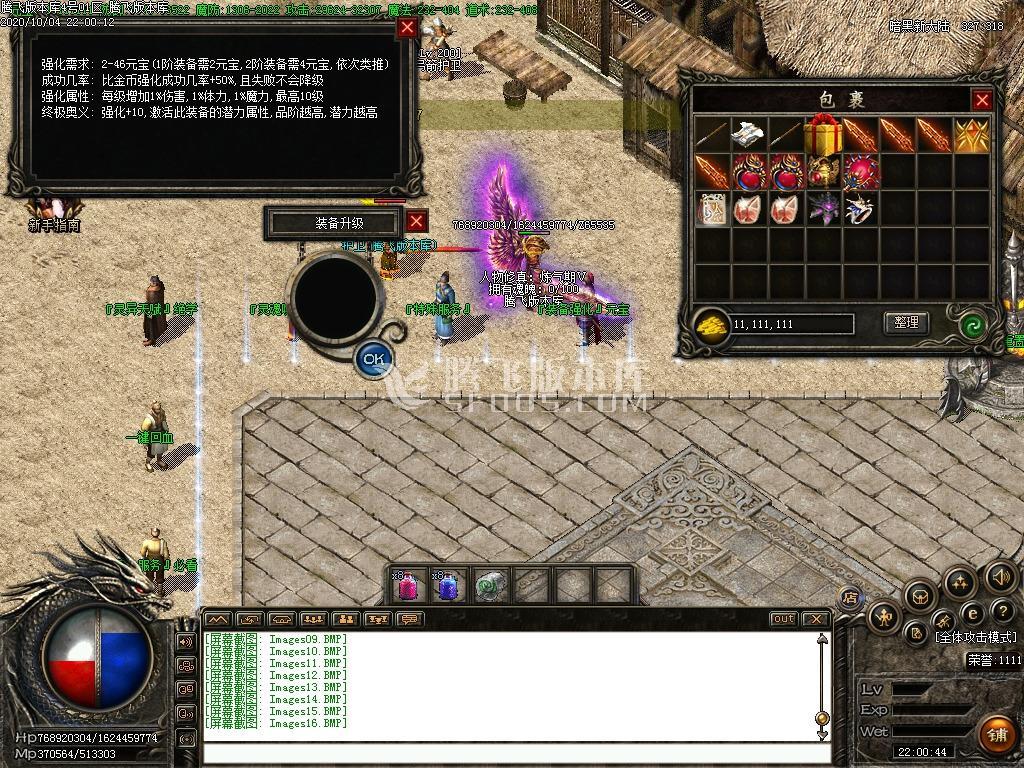This screenshot has height=768, width=1024.
Task: Close the 装备升级 equipment upgrade panel
Action: (x=417, y=222)
